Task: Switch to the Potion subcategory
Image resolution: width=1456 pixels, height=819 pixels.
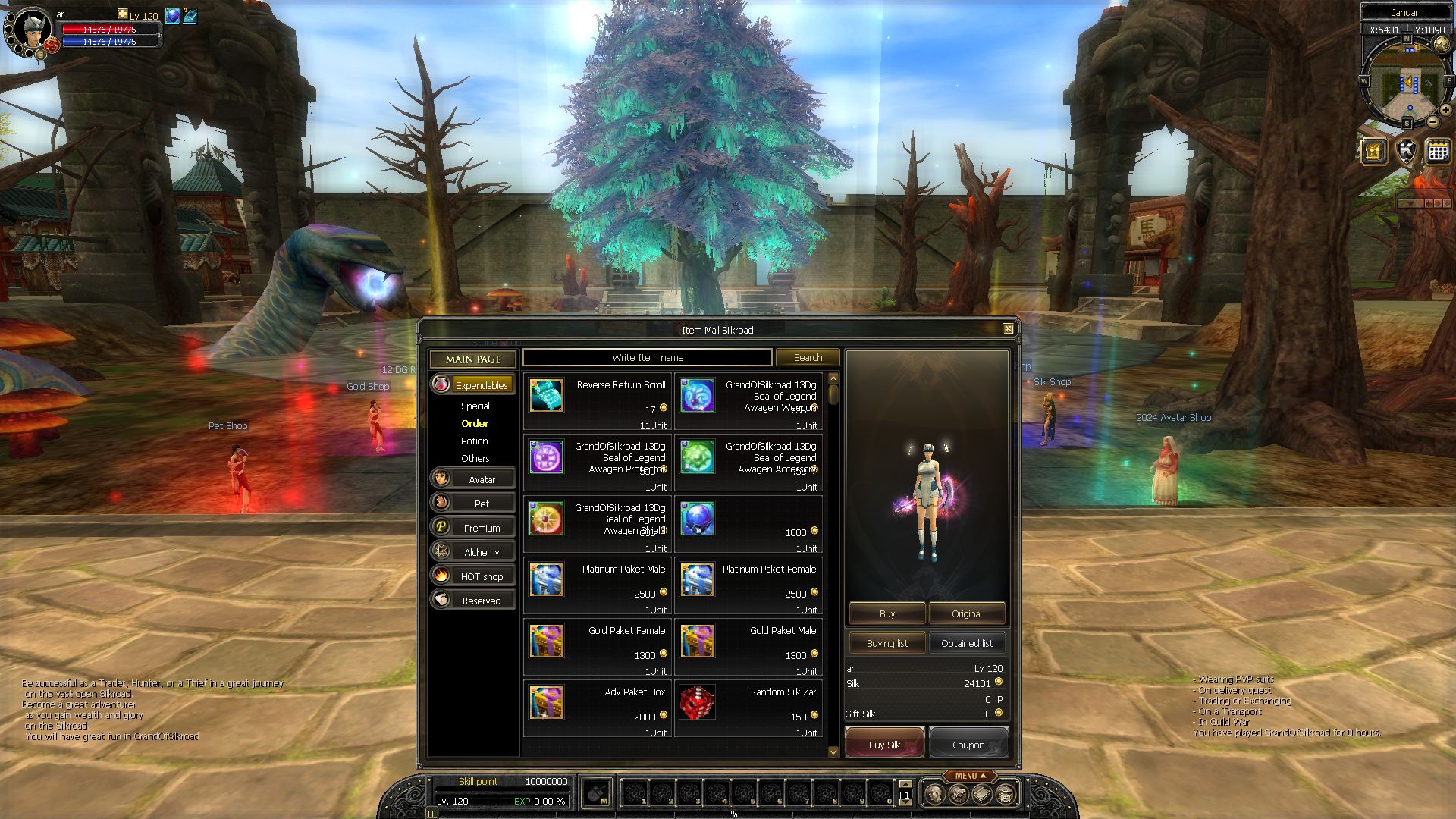Action: click(475, 441)
